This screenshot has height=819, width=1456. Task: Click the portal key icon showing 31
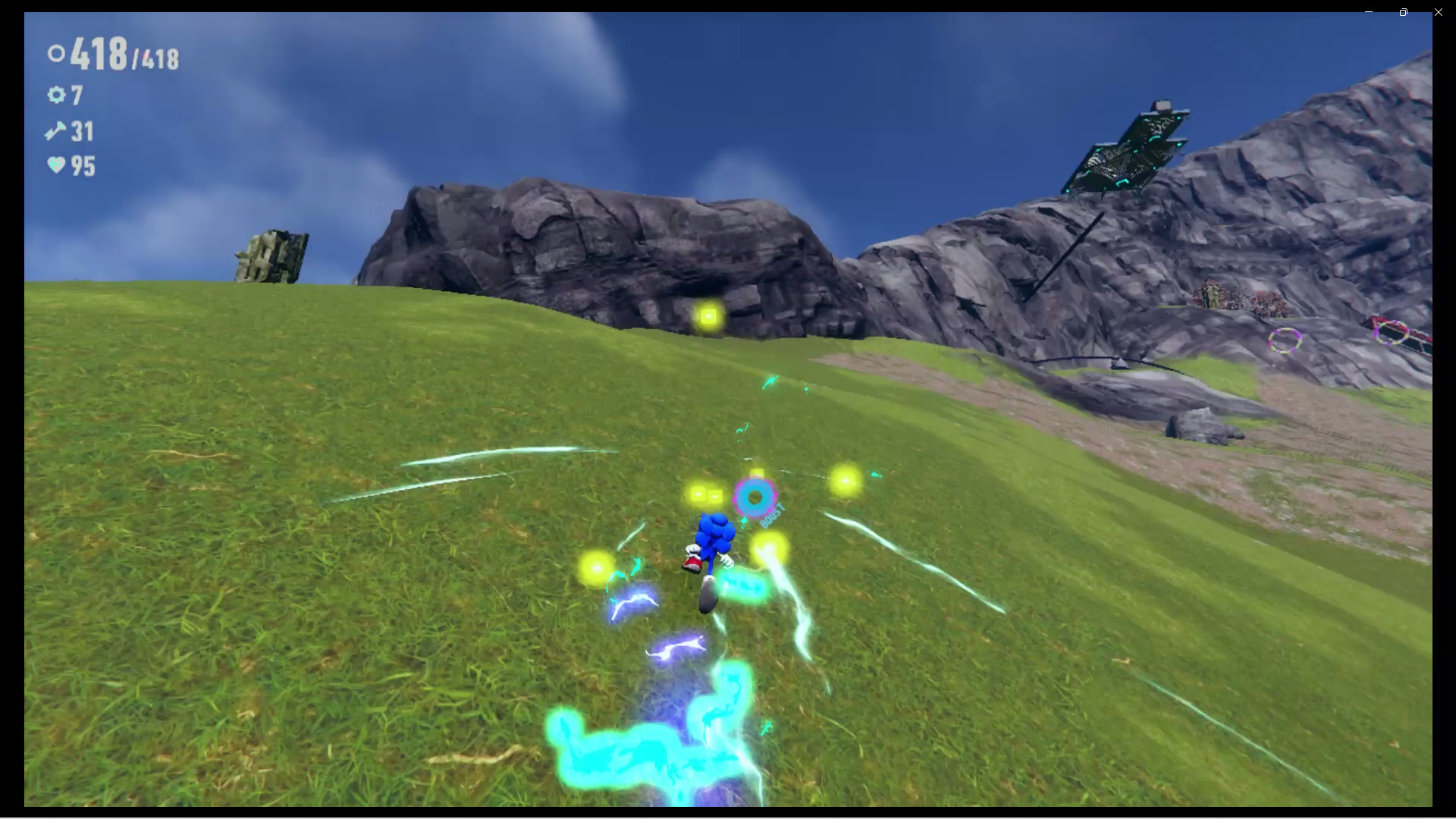[55, 131]
